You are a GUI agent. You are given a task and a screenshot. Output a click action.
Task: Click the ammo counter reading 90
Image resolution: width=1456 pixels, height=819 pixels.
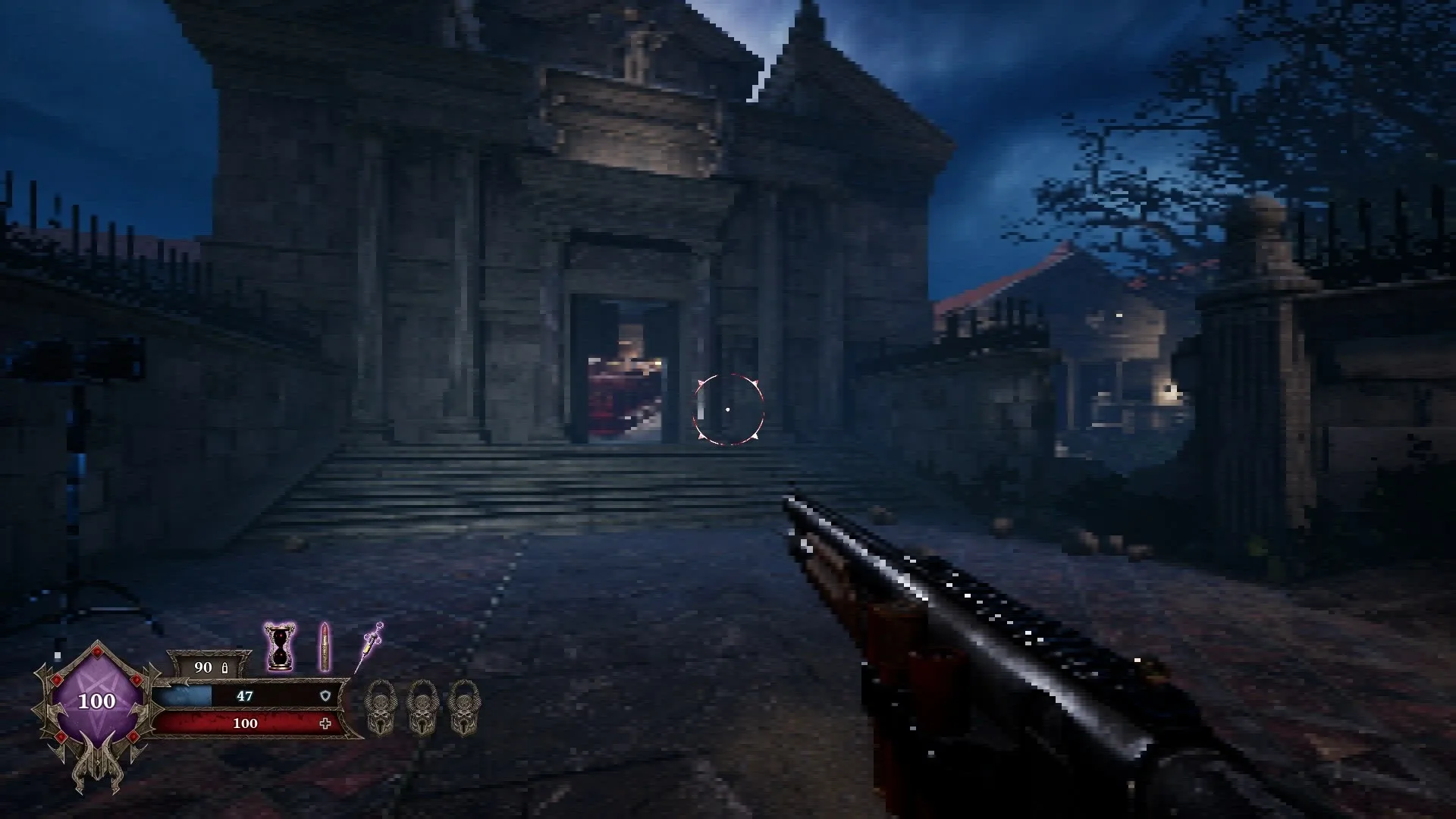pos(202,668)
